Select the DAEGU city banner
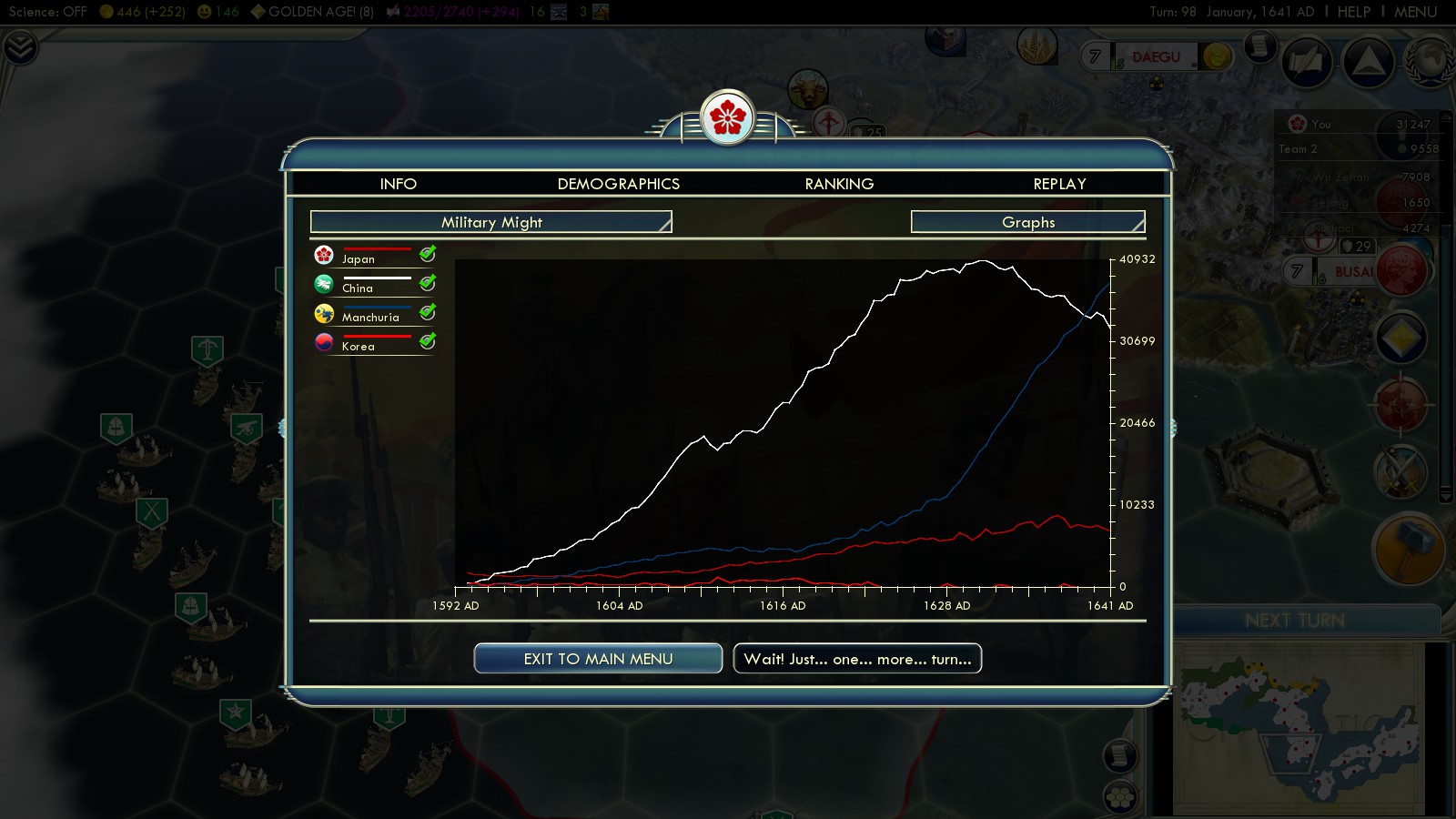Screen dimensions: 1456x819 point(1156,57)
